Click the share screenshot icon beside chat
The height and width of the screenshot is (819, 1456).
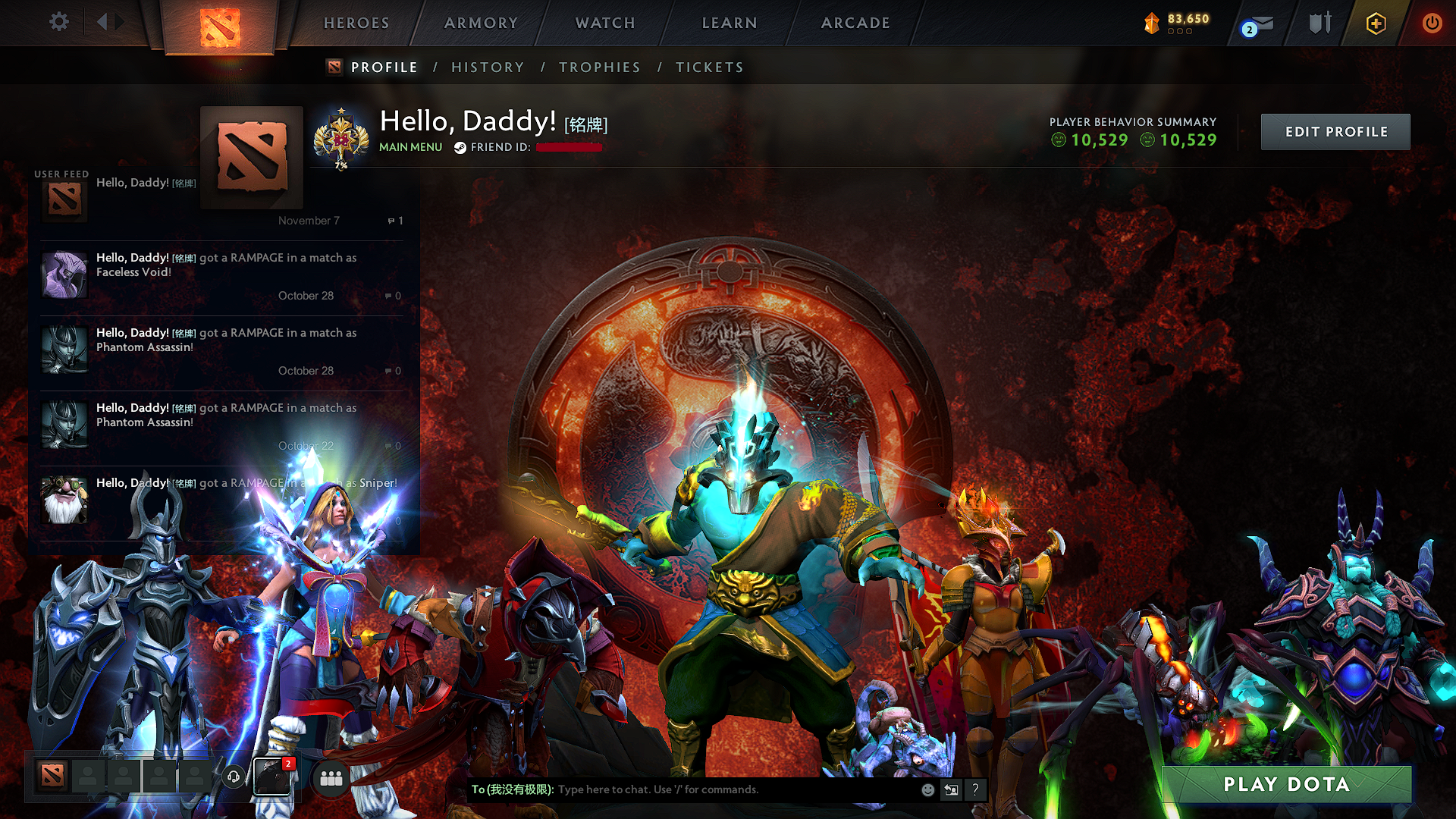[952, 789]
